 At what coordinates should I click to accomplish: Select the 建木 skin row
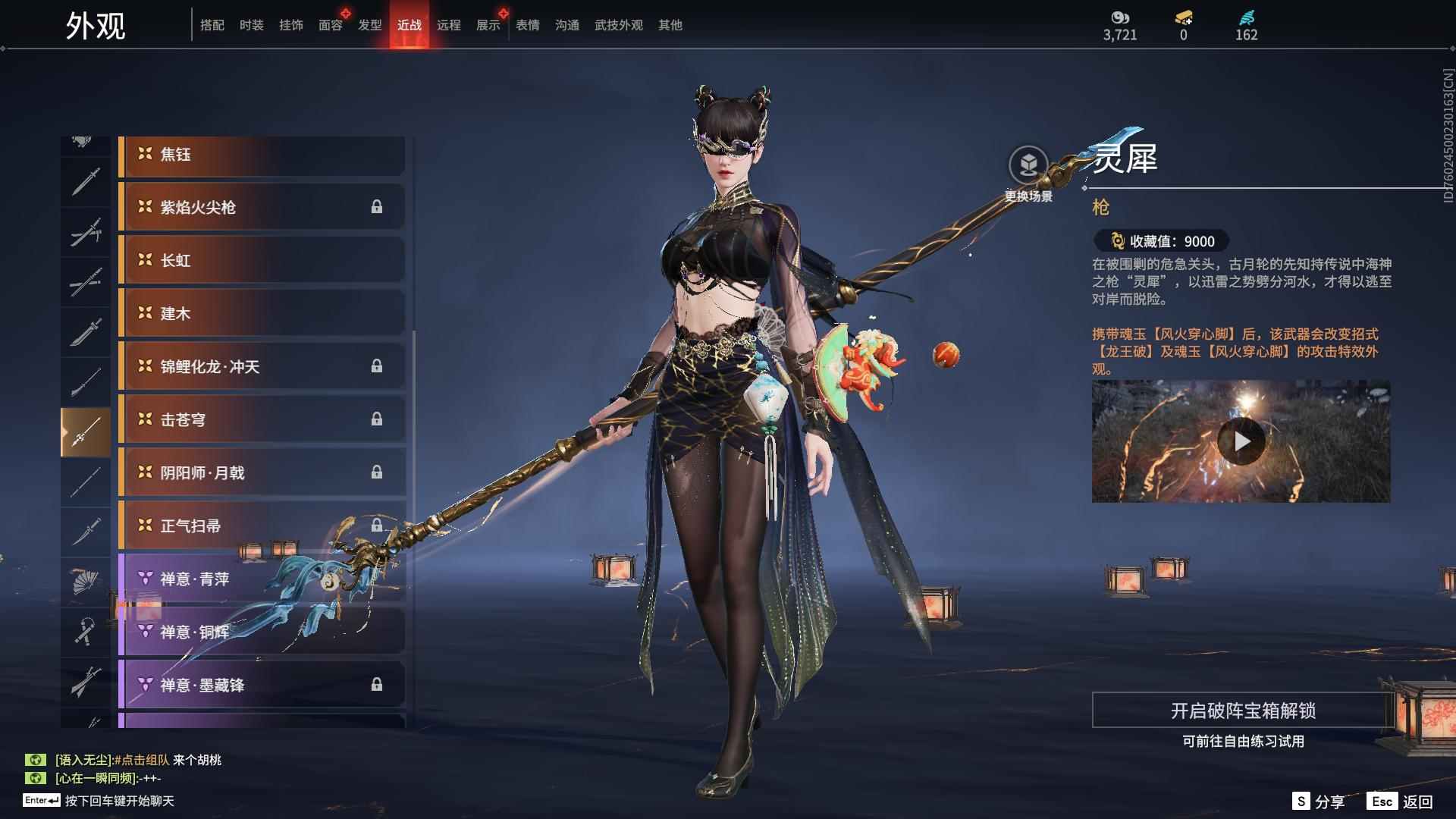[x=262, y=313]
